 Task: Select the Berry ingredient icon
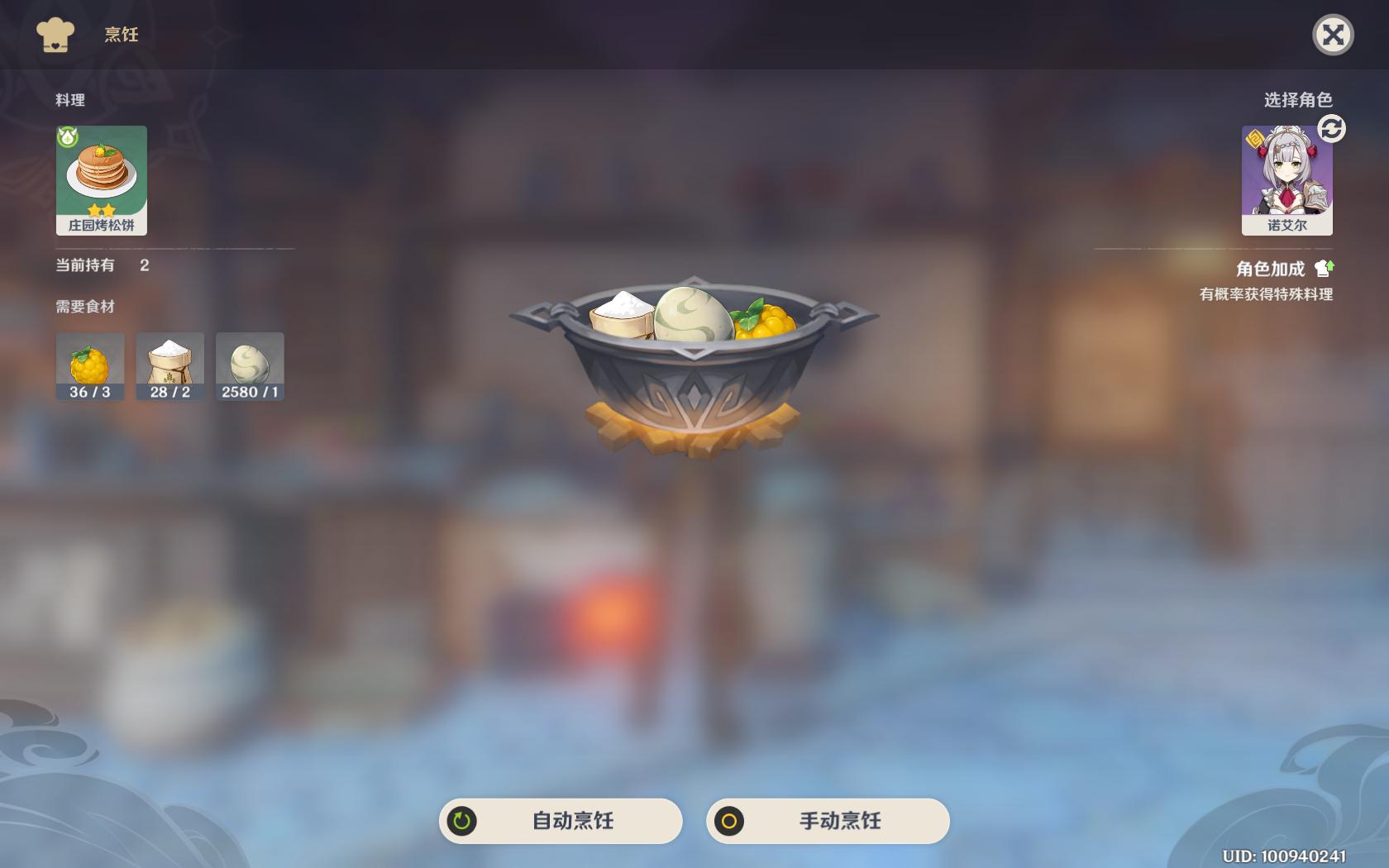tap(89, 360)
